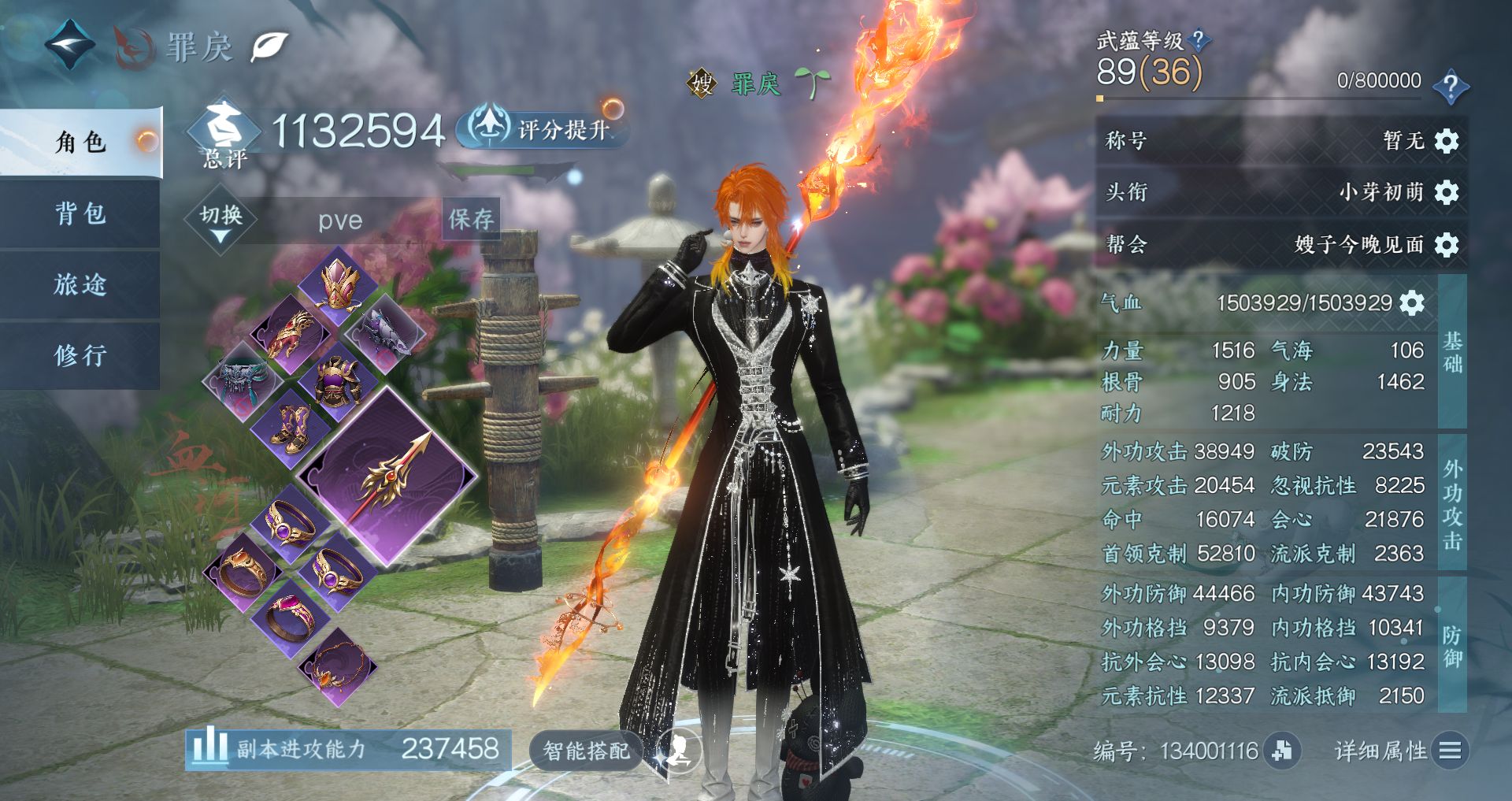
Task: Open the 切换 loadout switch dropdown
Action: [221, 220]
